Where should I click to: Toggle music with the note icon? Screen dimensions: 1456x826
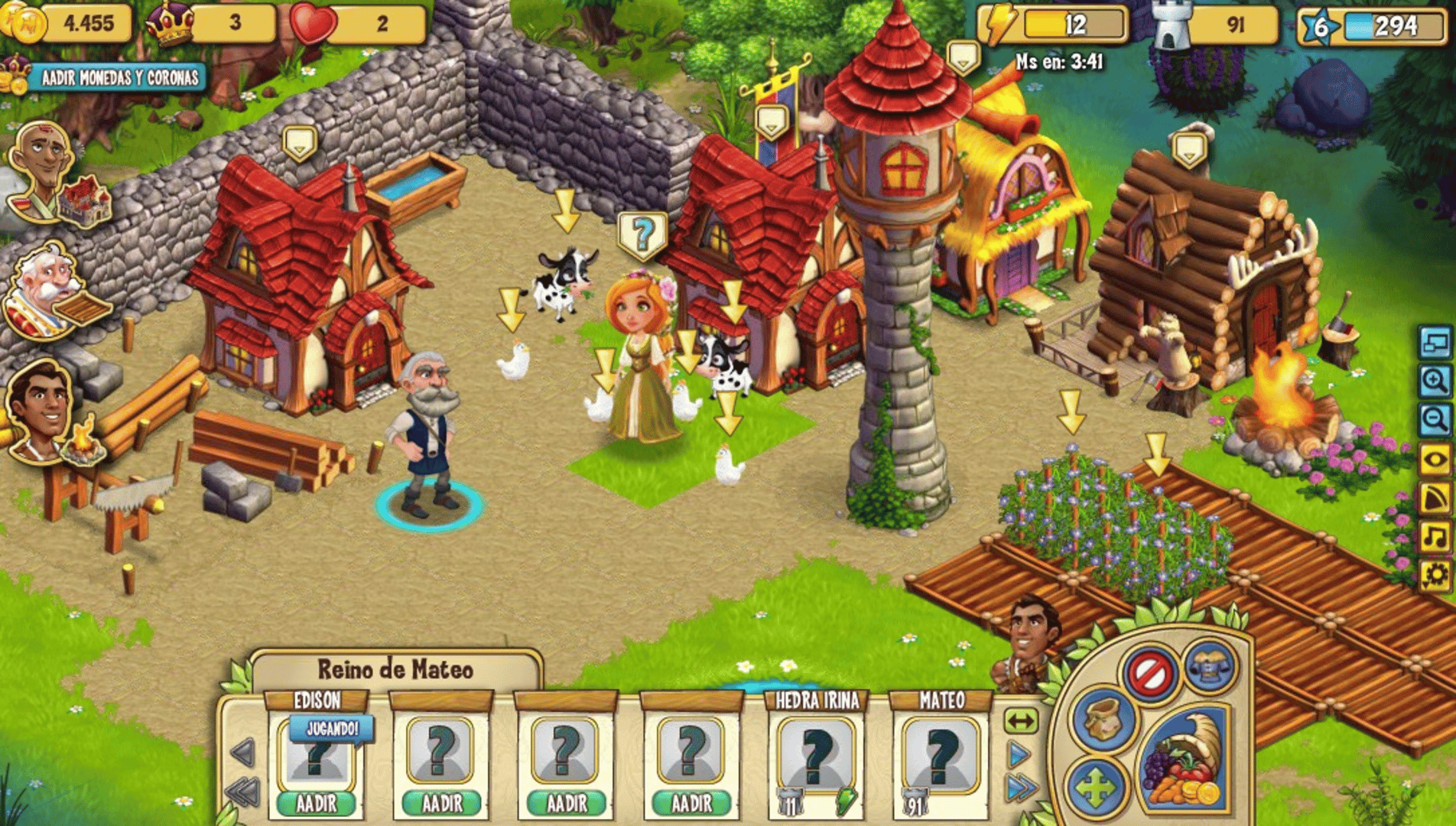pos(1435,535)
